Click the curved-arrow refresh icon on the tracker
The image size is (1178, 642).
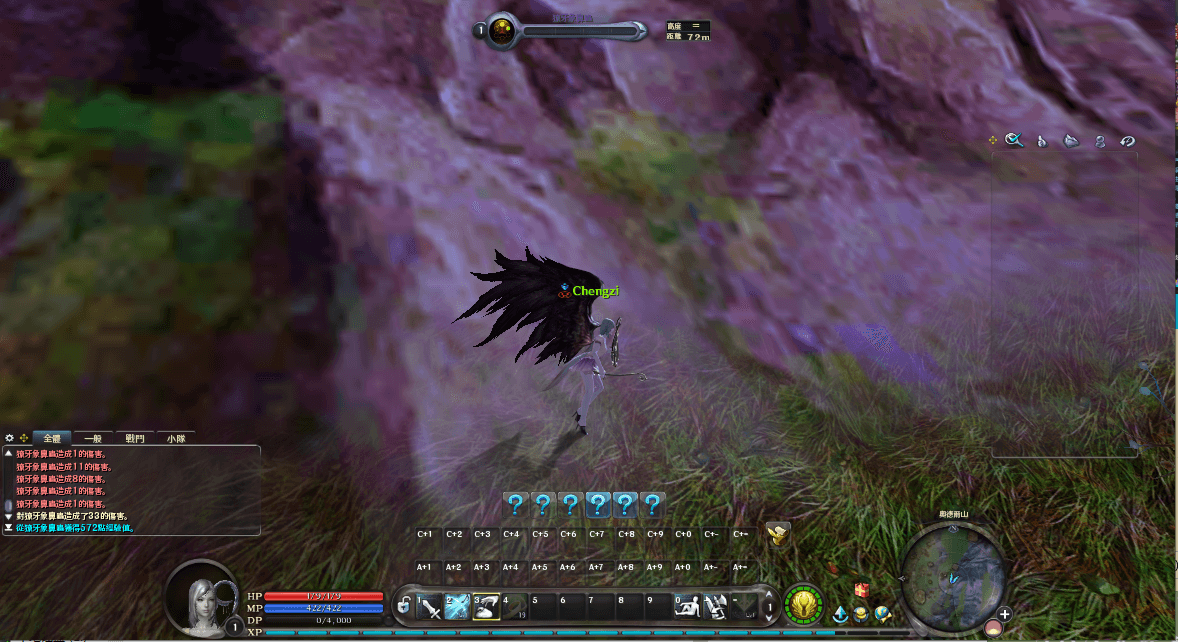(x=1127, y=141)
